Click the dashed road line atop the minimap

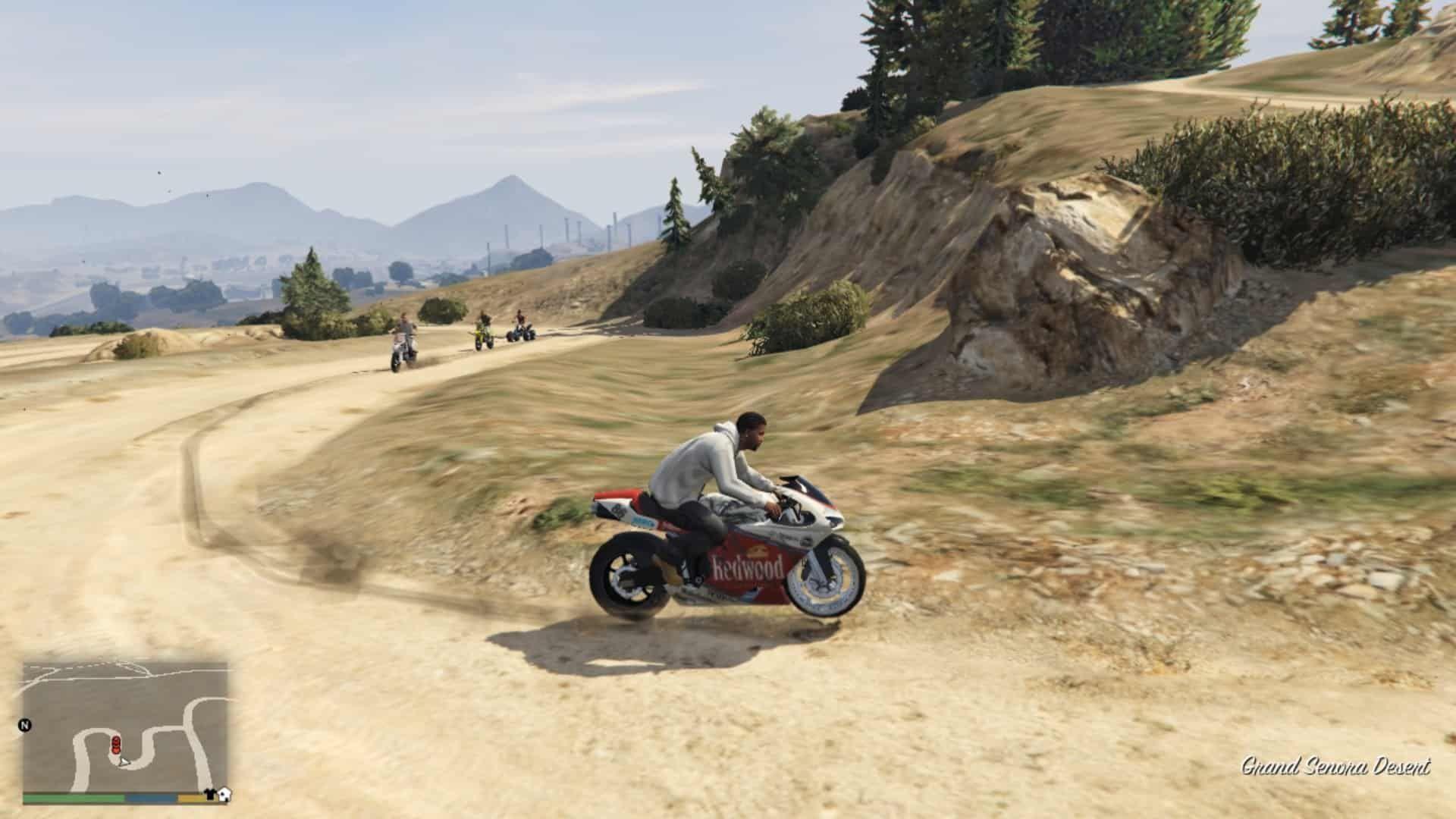(89, 664)
